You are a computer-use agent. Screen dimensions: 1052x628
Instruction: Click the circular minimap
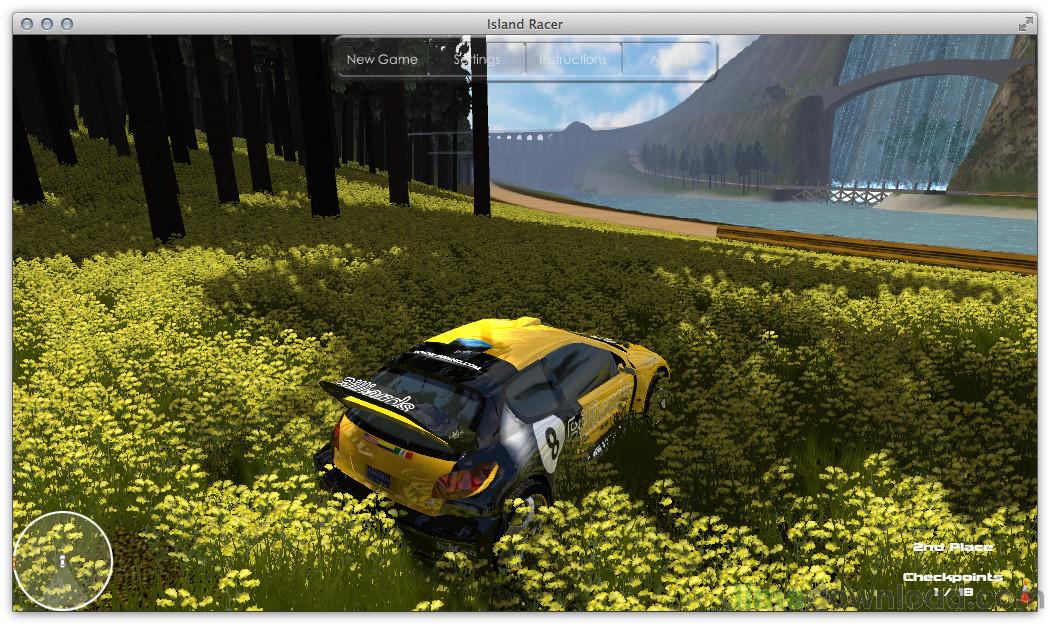[x=63, y=561]
